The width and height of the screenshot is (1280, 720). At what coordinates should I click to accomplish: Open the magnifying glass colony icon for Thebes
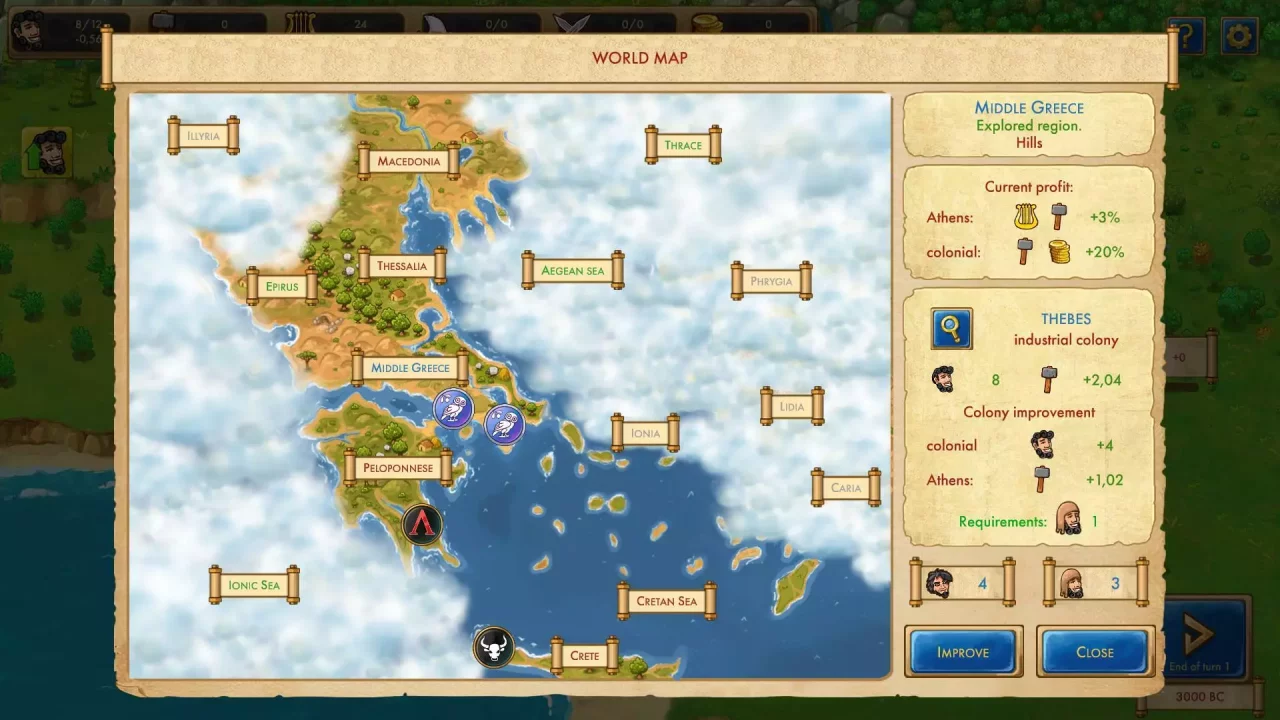point(949,328)
